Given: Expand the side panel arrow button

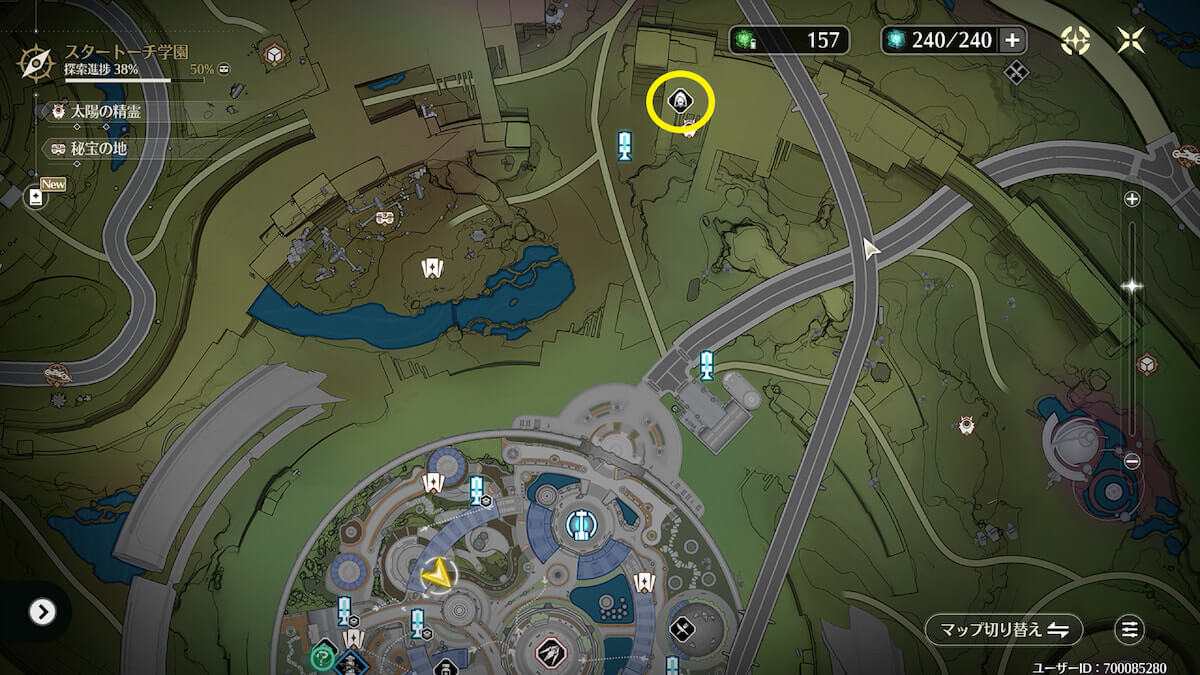Looking at the screenshot, I should tap(42, 612).
